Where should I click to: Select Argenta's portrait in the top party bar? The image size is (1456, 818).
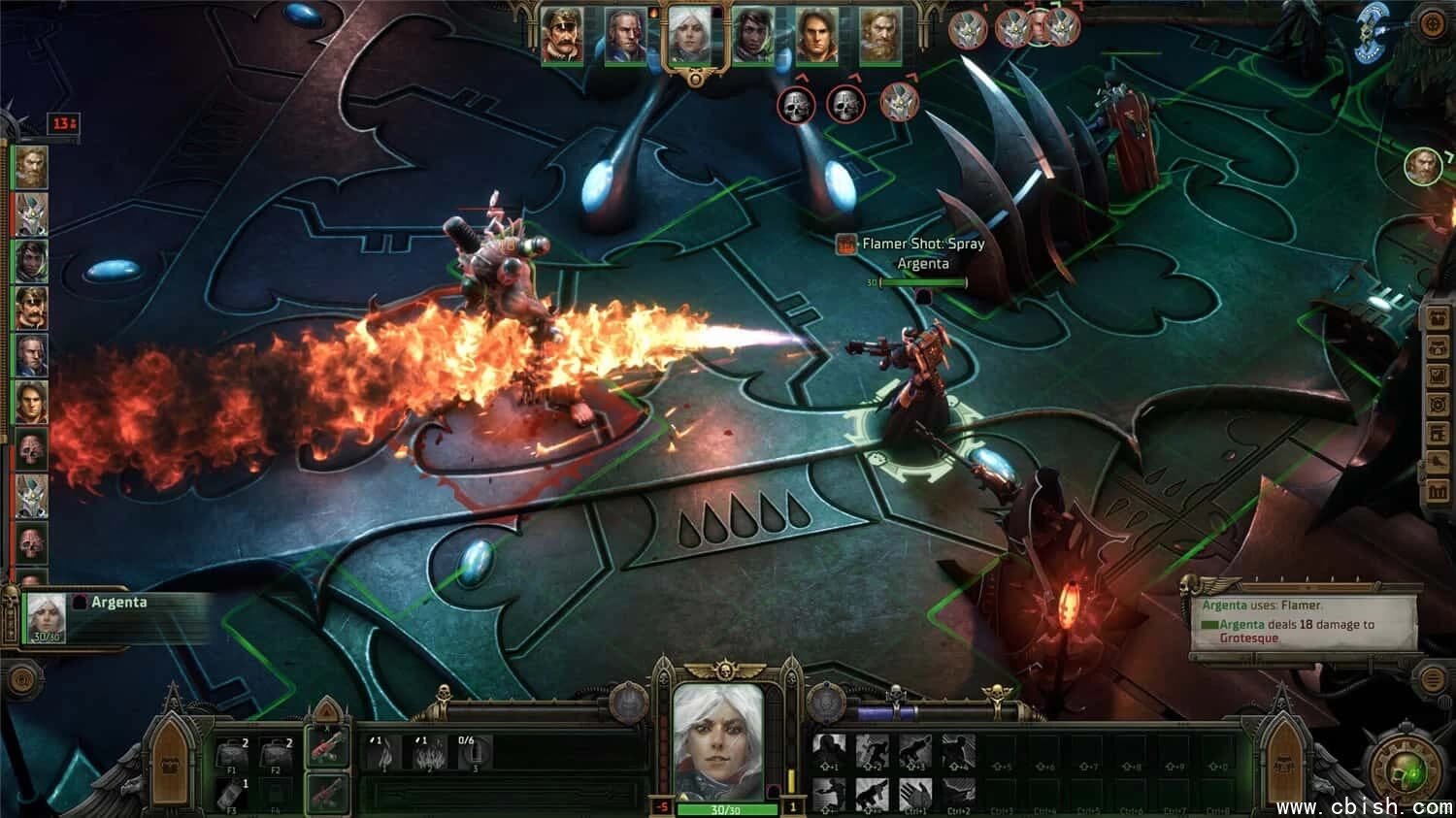tap(694, 36)
